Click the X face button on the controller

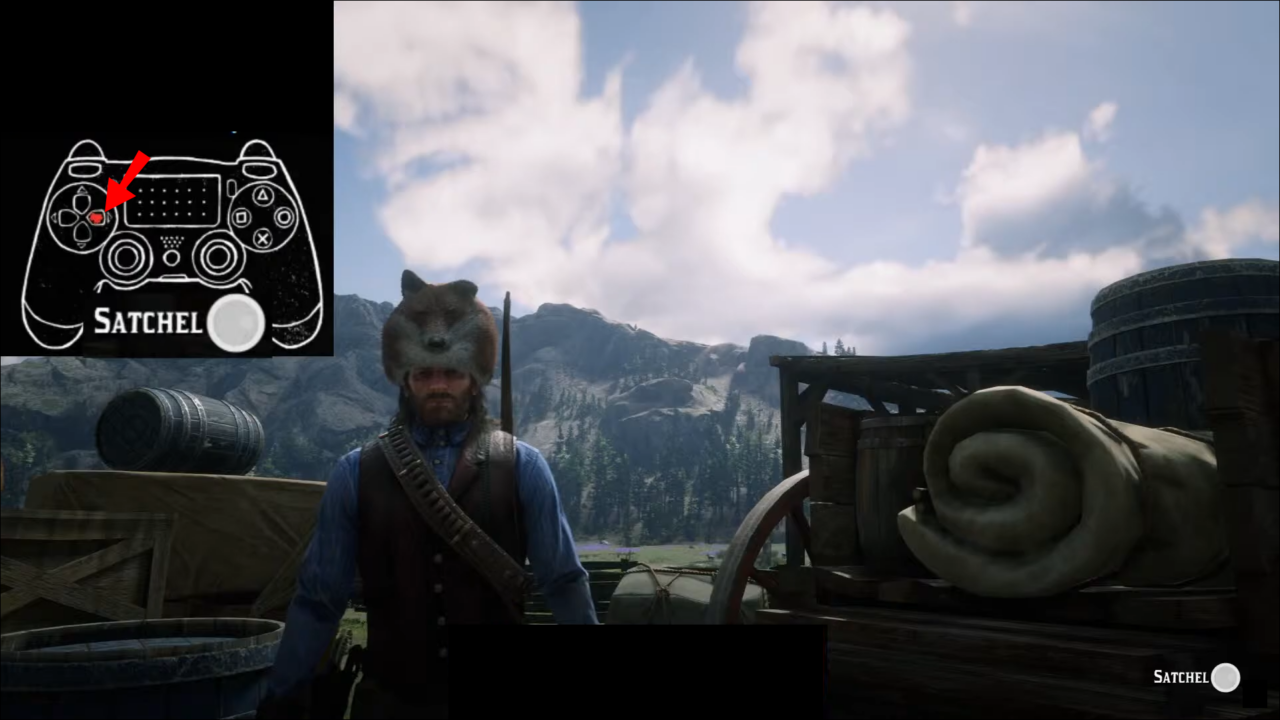click(262, 239)
